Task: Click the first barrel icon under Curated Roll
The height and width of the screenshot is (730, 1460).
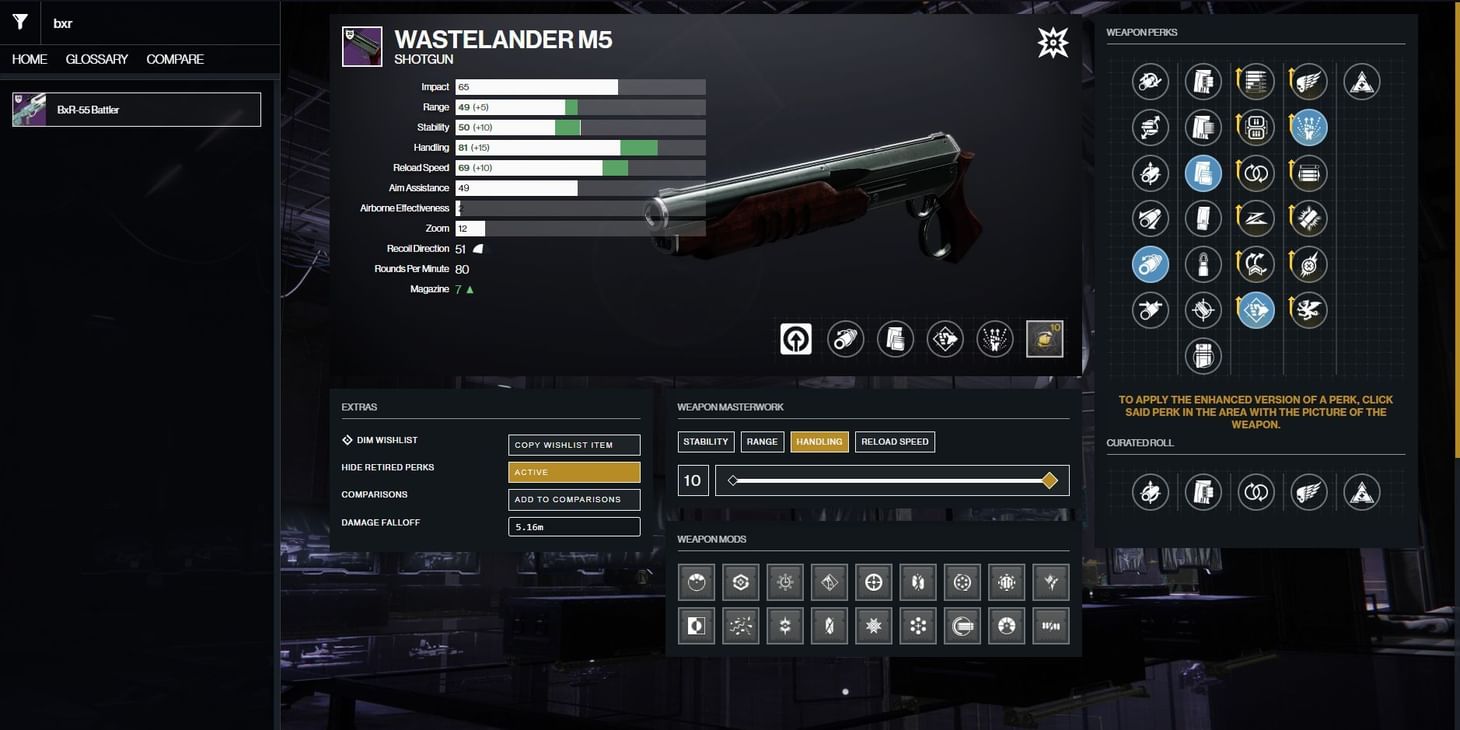Action: click(1150, 491)
